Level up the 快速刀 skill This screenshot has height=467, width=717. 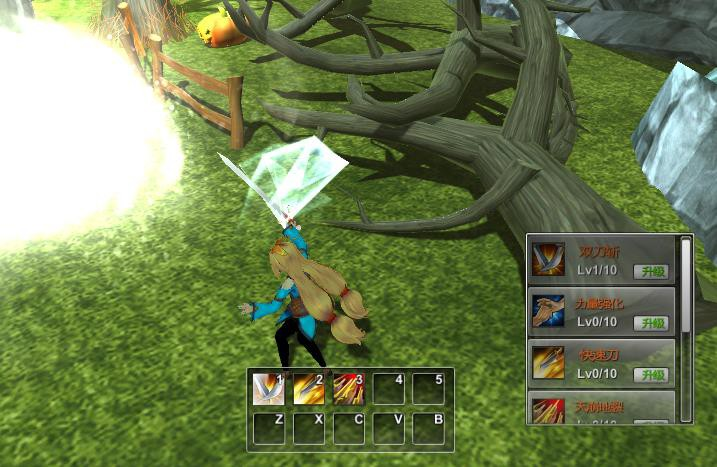pos(653,374)
